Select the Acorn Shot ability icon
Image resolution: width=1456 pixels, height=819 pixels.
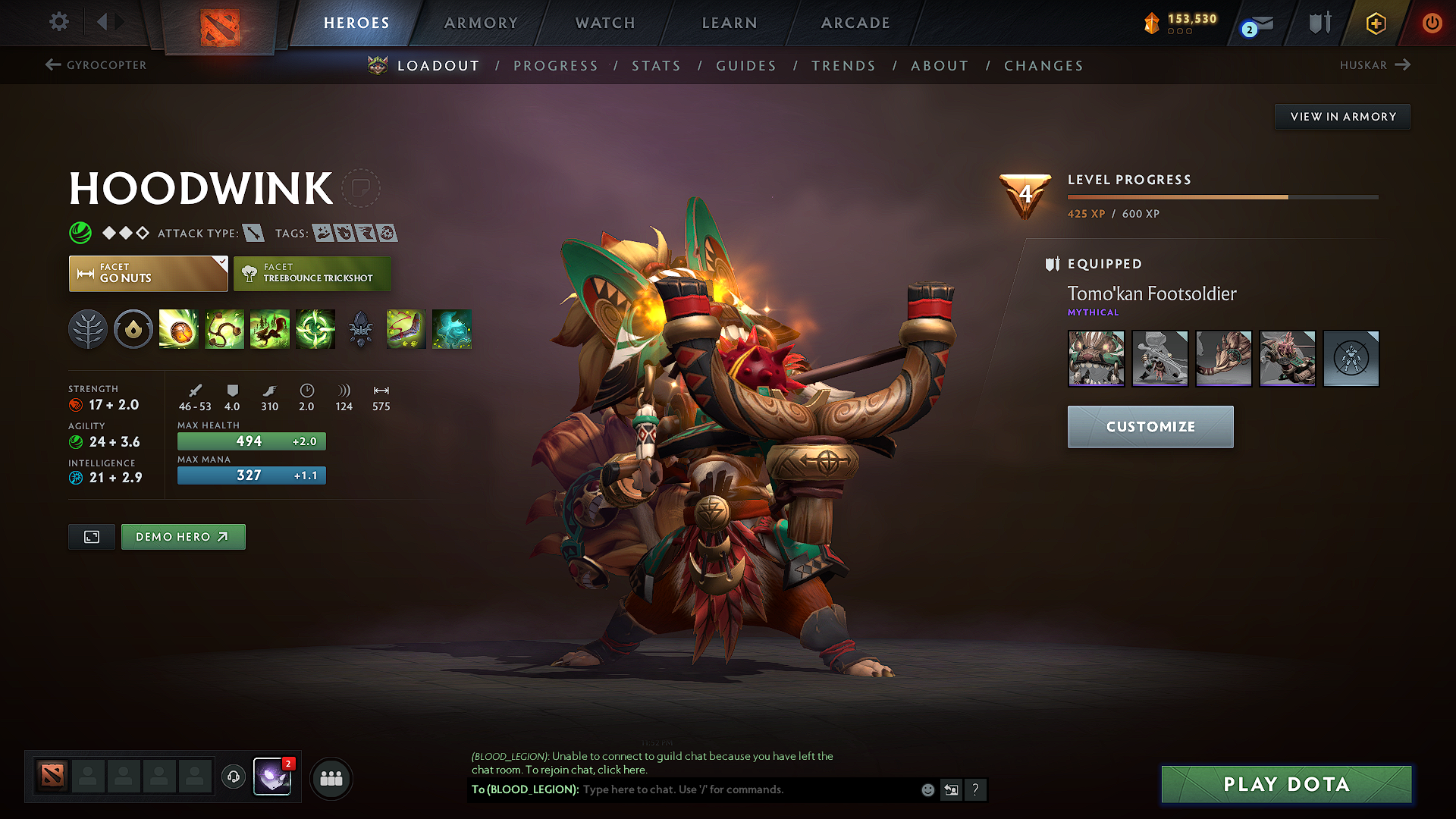pos(178,329)
